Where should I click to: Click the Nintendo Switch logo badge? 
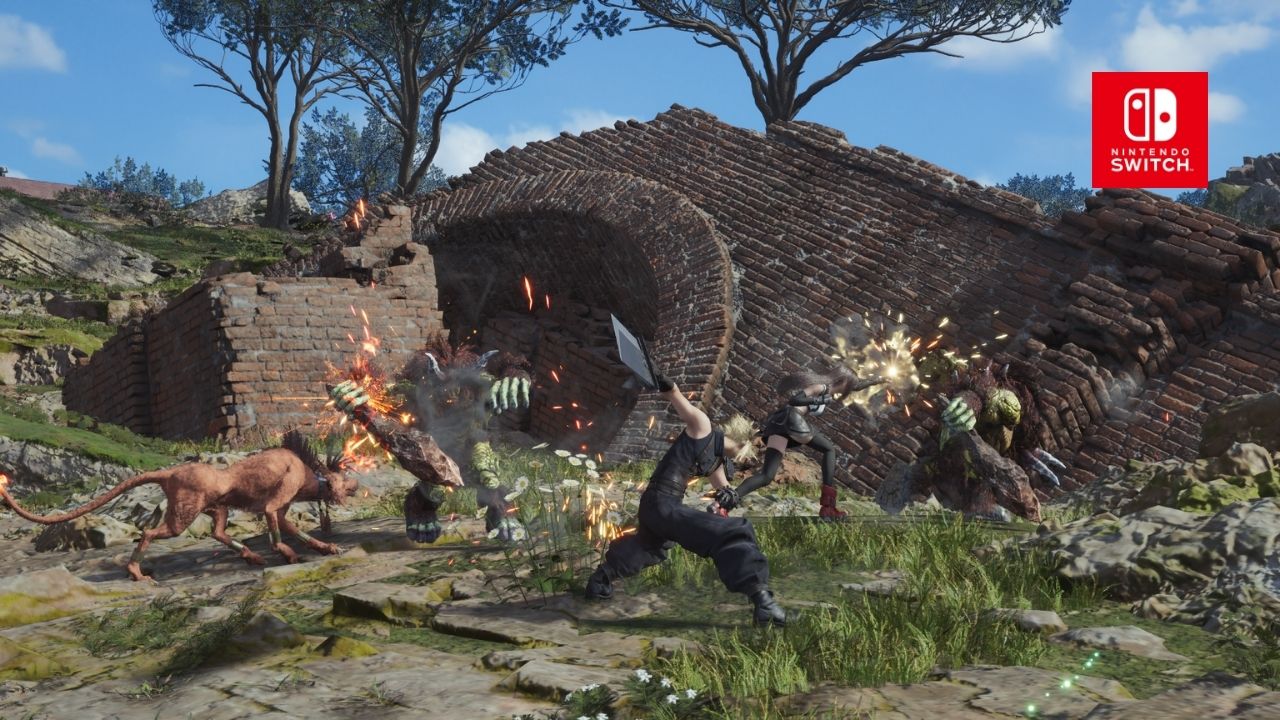click(1149, 130)
